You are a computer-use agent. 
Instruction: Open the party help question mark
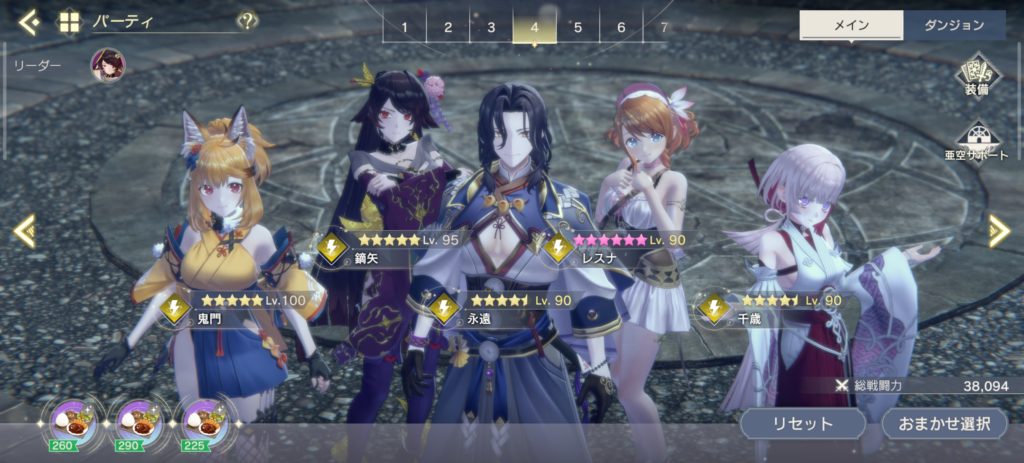pos(247,21)
